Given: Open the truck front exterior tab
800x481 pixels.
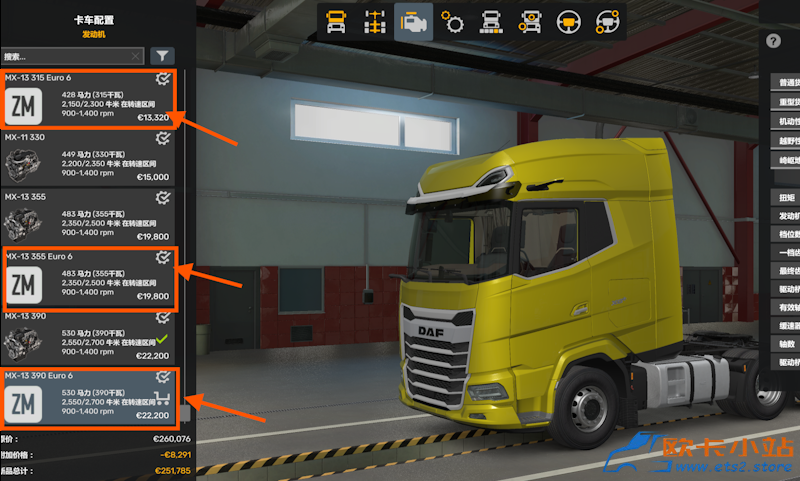Looking at the screenshot, I should tap(491, 21).
